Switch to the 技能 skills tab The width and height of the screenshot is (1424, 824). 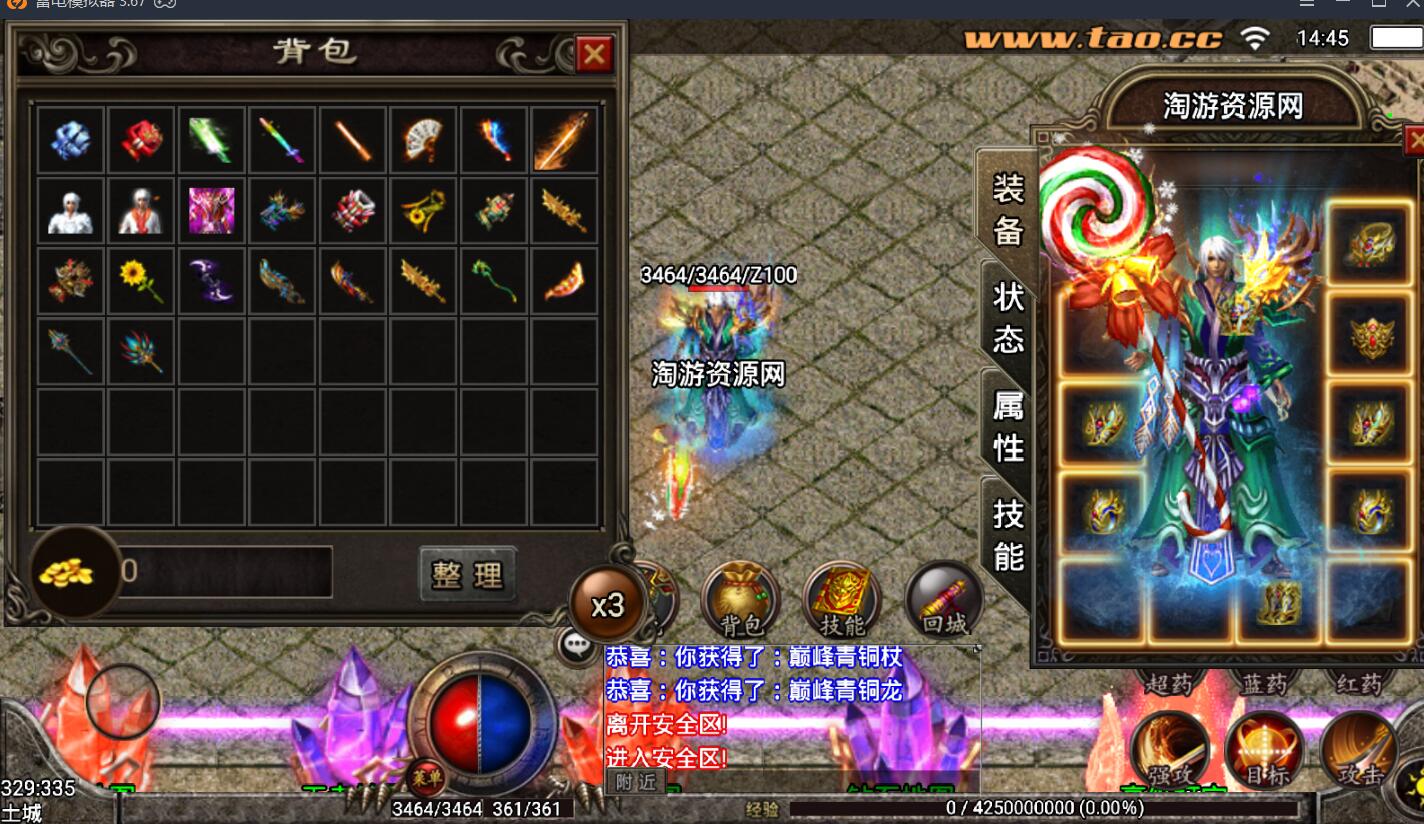[x=1008, y=533]
